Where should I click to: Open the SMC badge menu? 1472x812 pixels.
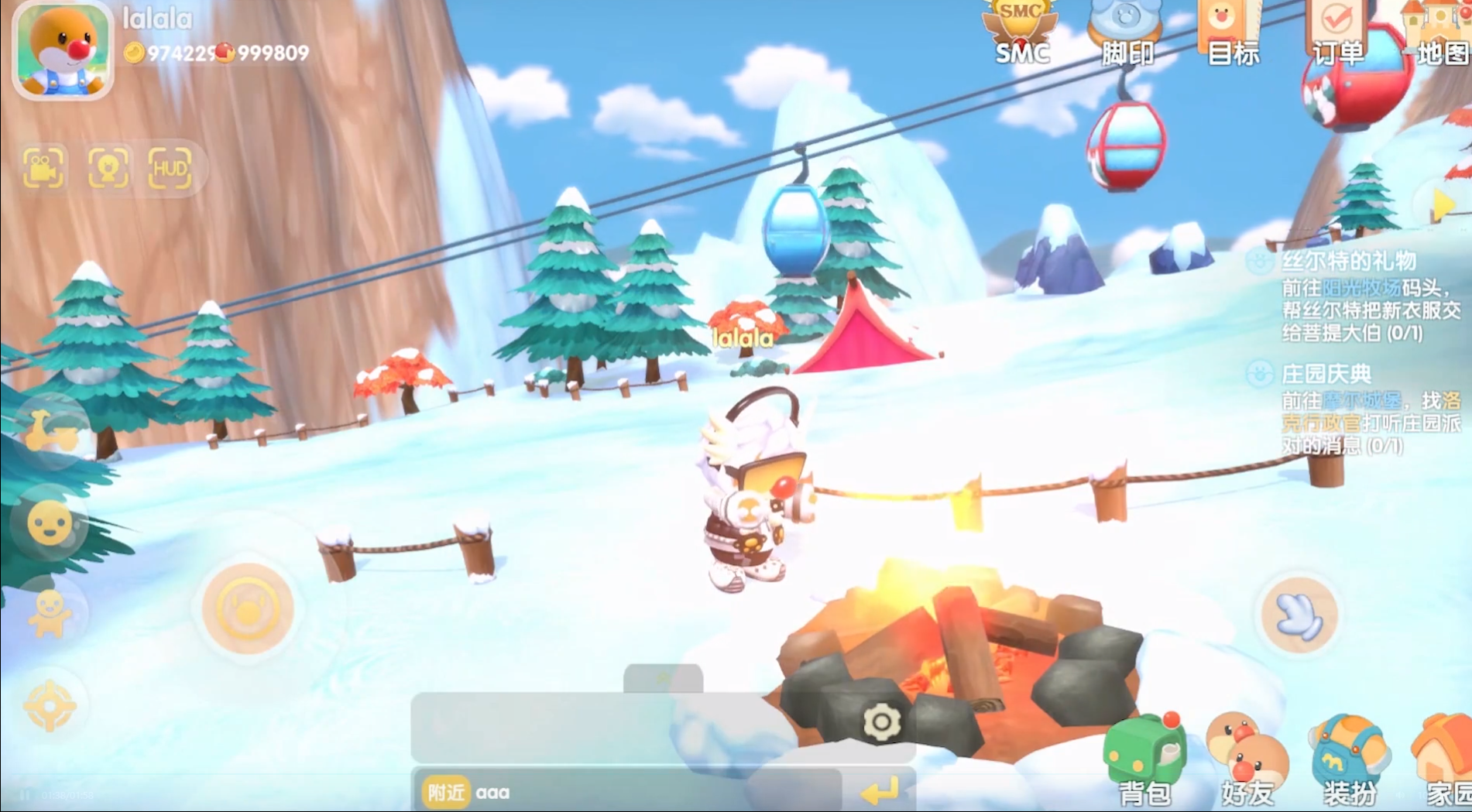tap(1021, 33)
